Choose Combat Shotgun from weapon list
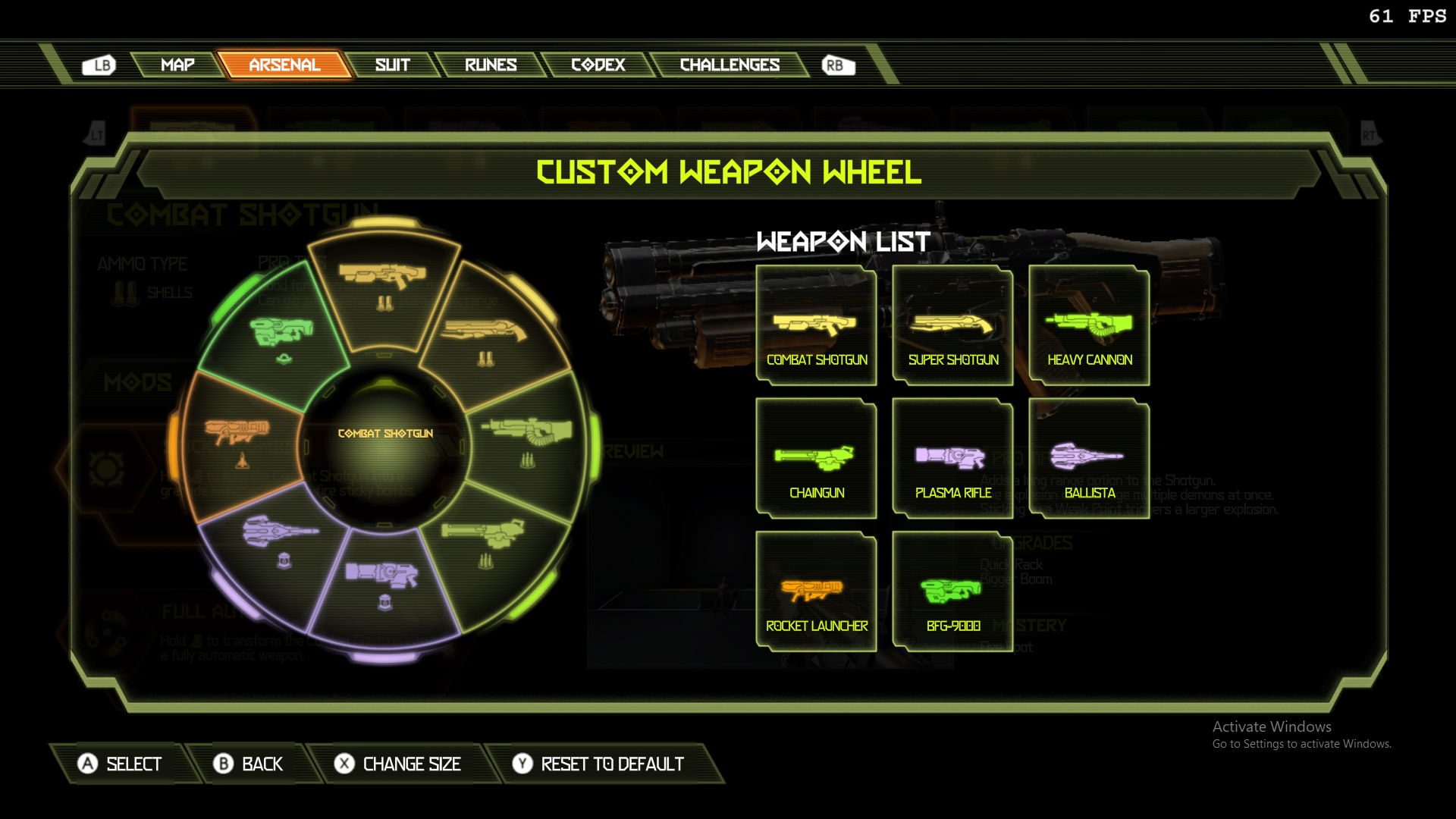 pos(816,326)
